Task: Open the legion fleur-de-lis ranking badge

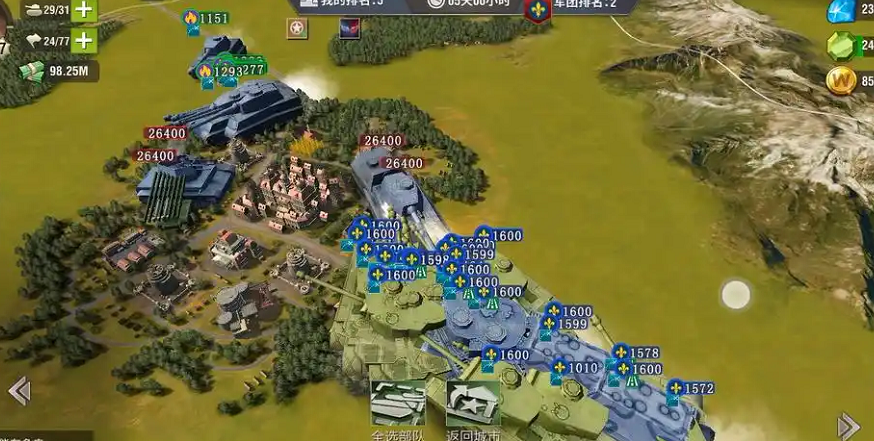Action: click(538, 10)
